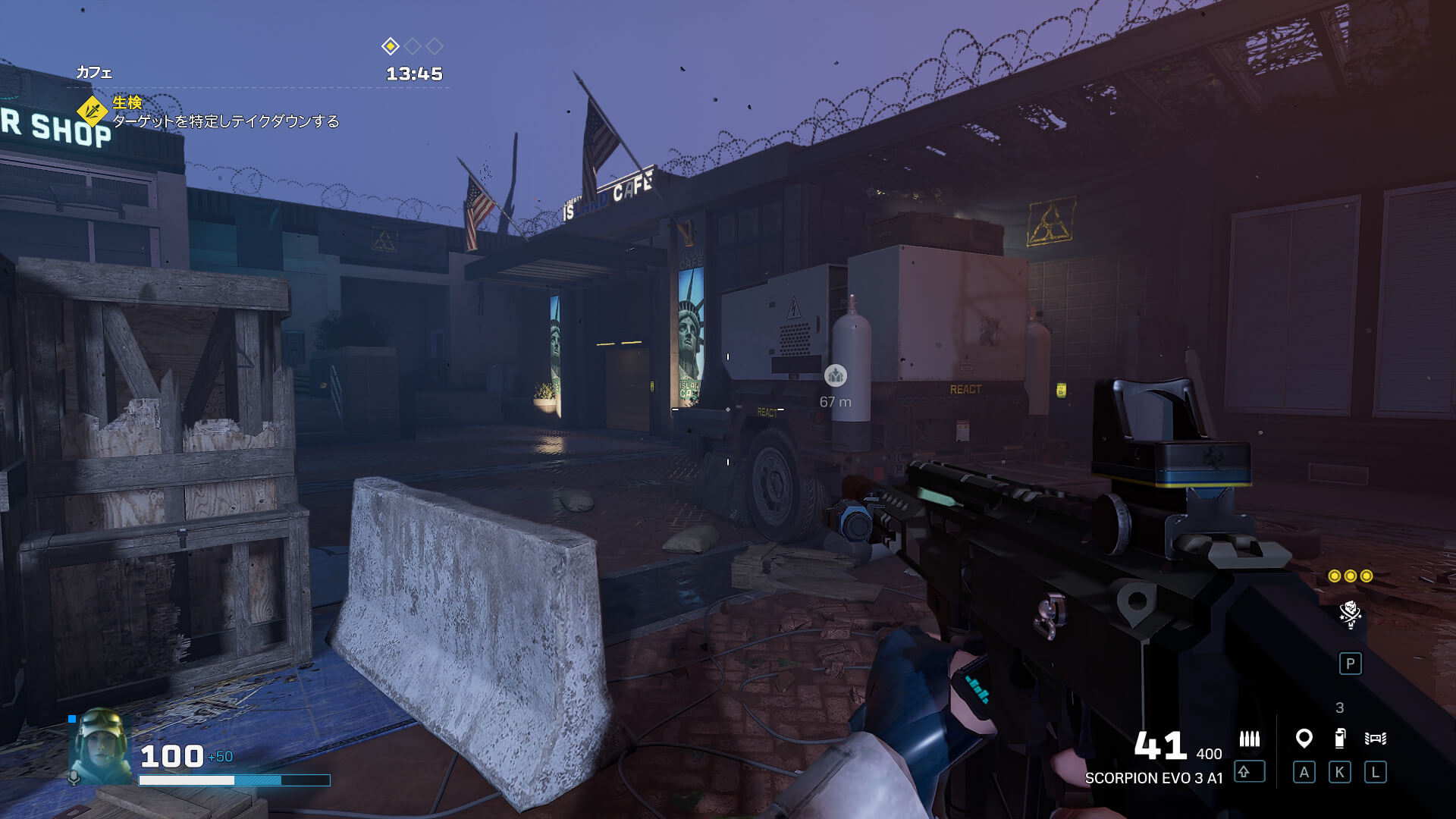Choose the grenade gadget icon
Viewport: 1456px width, 819px height.
pyautogui.click(x=1340, y=738)
